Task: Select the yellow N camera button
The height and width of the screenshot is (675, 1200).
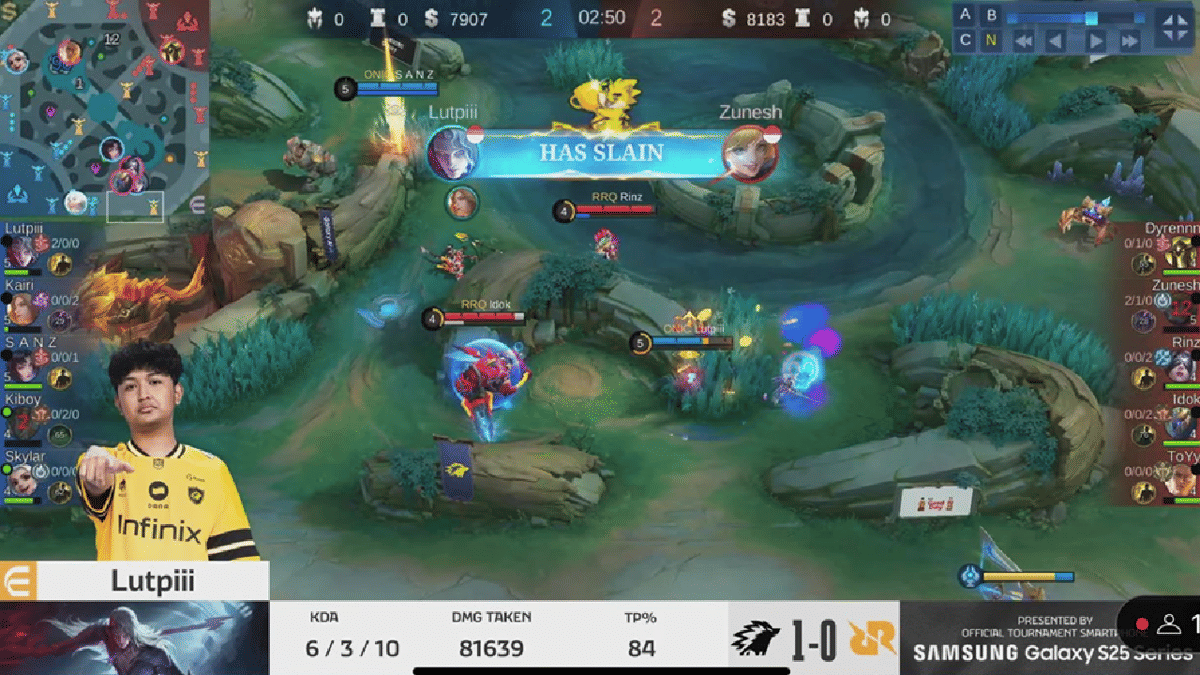Action: click(x=991, y=40)
